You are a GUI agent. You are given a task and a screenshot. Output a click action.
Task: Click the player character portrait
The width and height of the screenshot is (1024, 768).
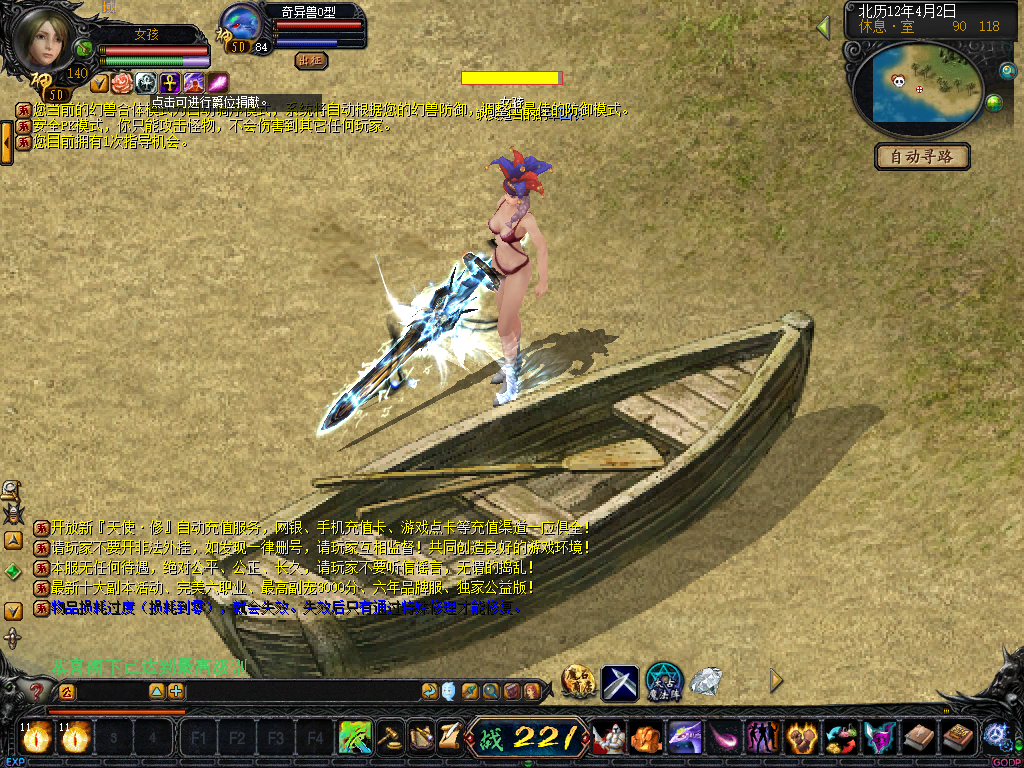click(42, 40)
